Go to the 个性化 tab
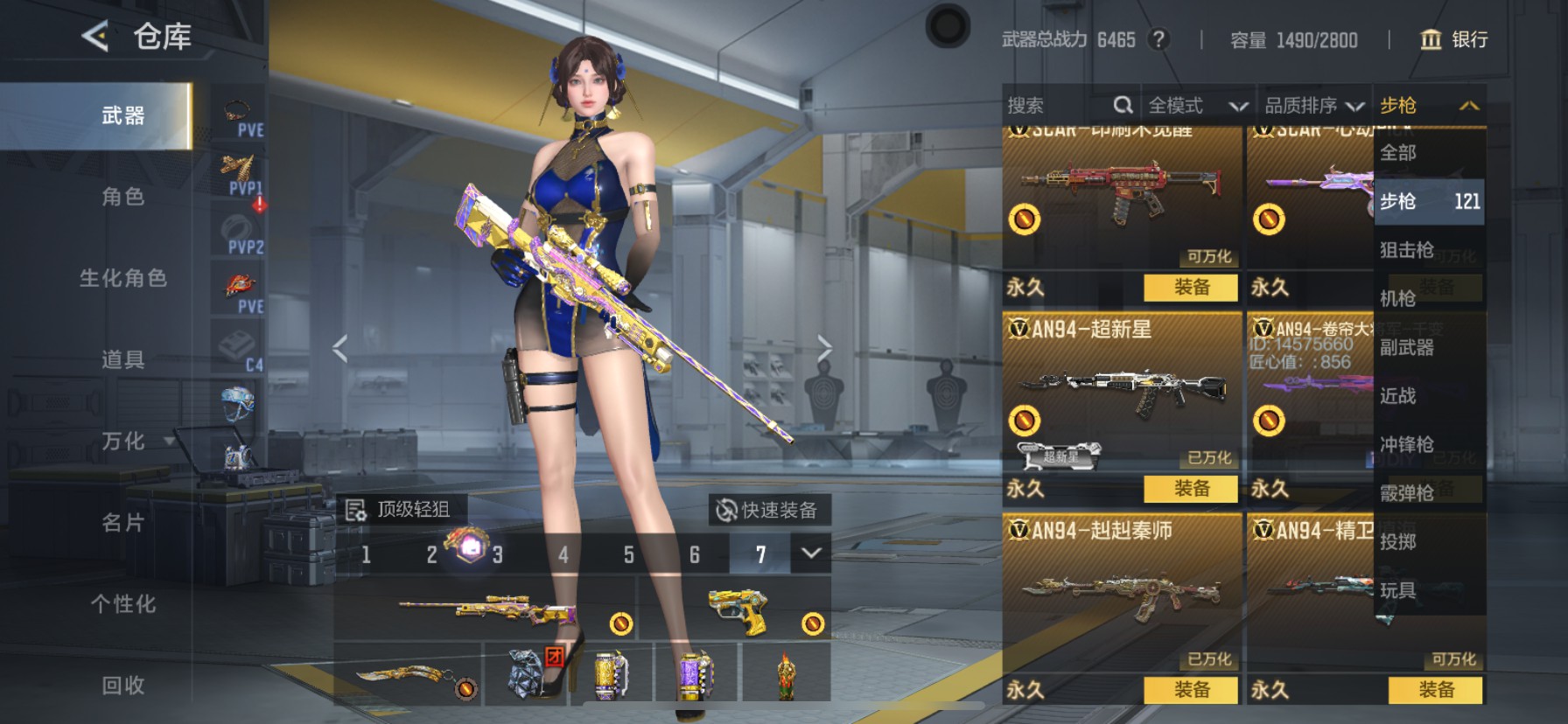Image resolution: width=1568 pixels, height=724 pixels. point(122,604)
